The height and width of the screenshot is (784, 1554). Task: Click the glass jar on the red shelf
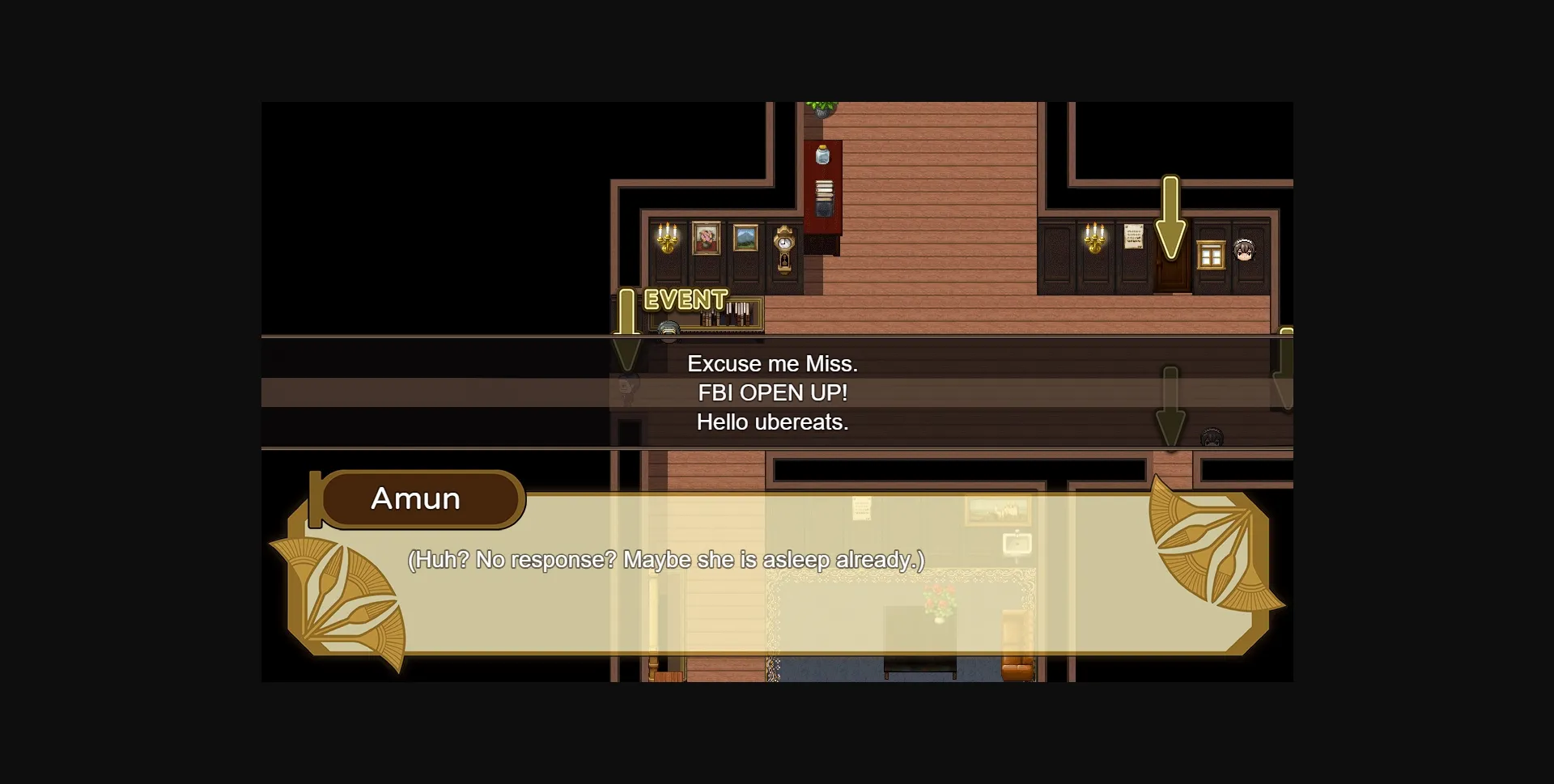point(824,154)
